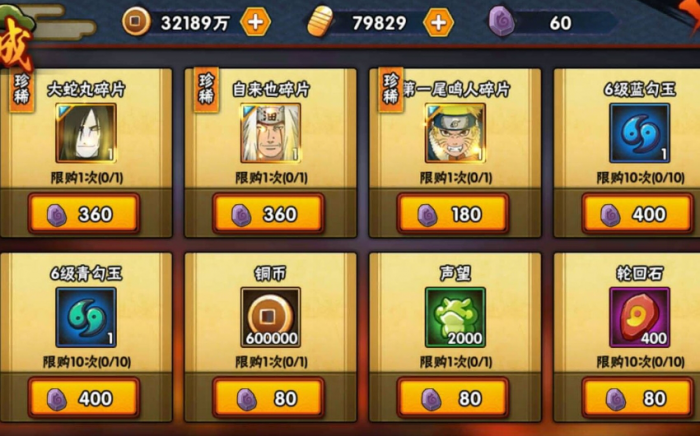The width and height of the screenshot is (700, 436).
Task: Inspect the Jiraiya portrait icon
Action: pyautogui.click(x=269, y=133)
